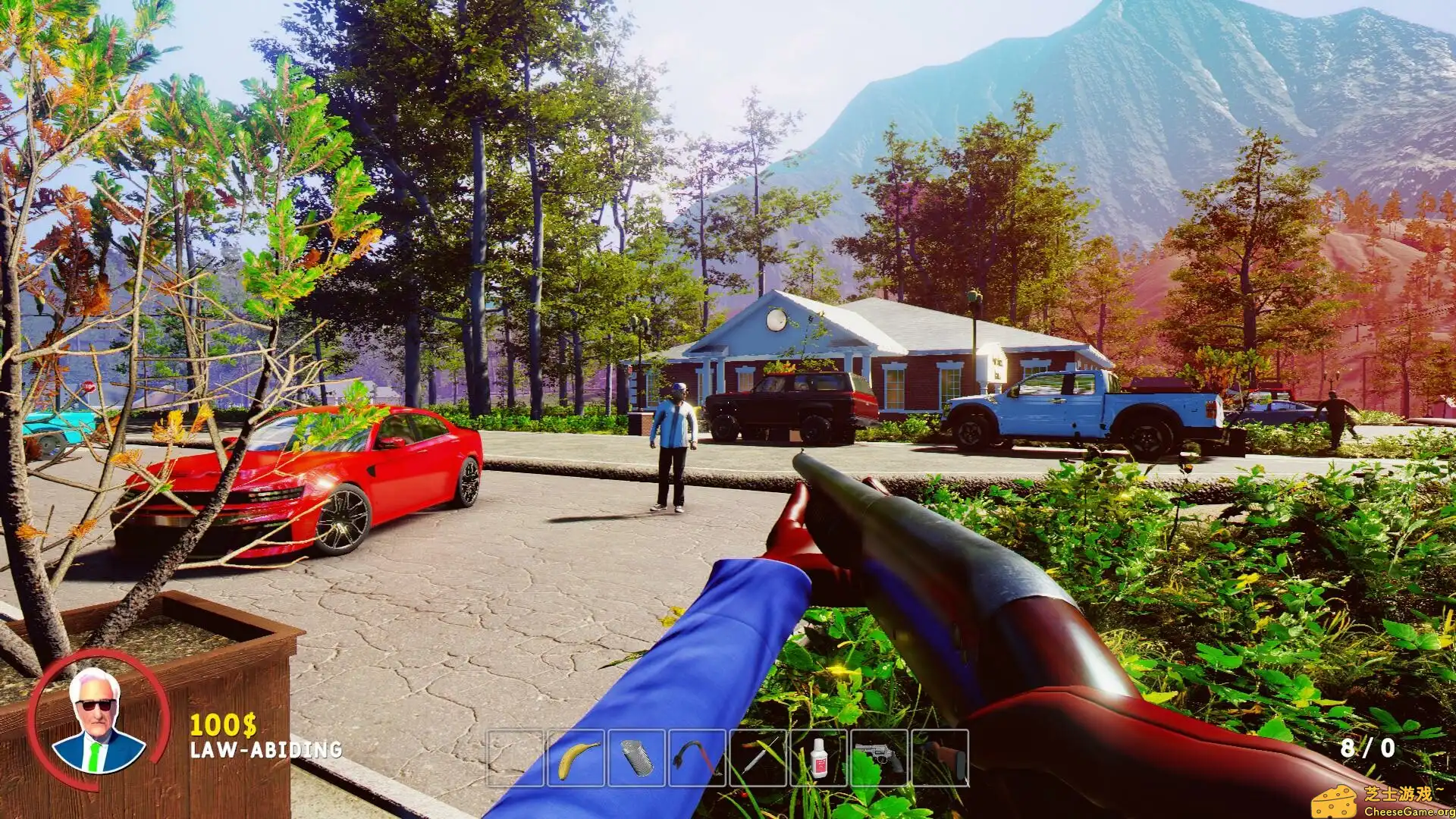Viewport: 1456px width, 819px height.
Task: Choose the metal cheese grater slot
Action: pyautogui.click(x=636, y=758)
